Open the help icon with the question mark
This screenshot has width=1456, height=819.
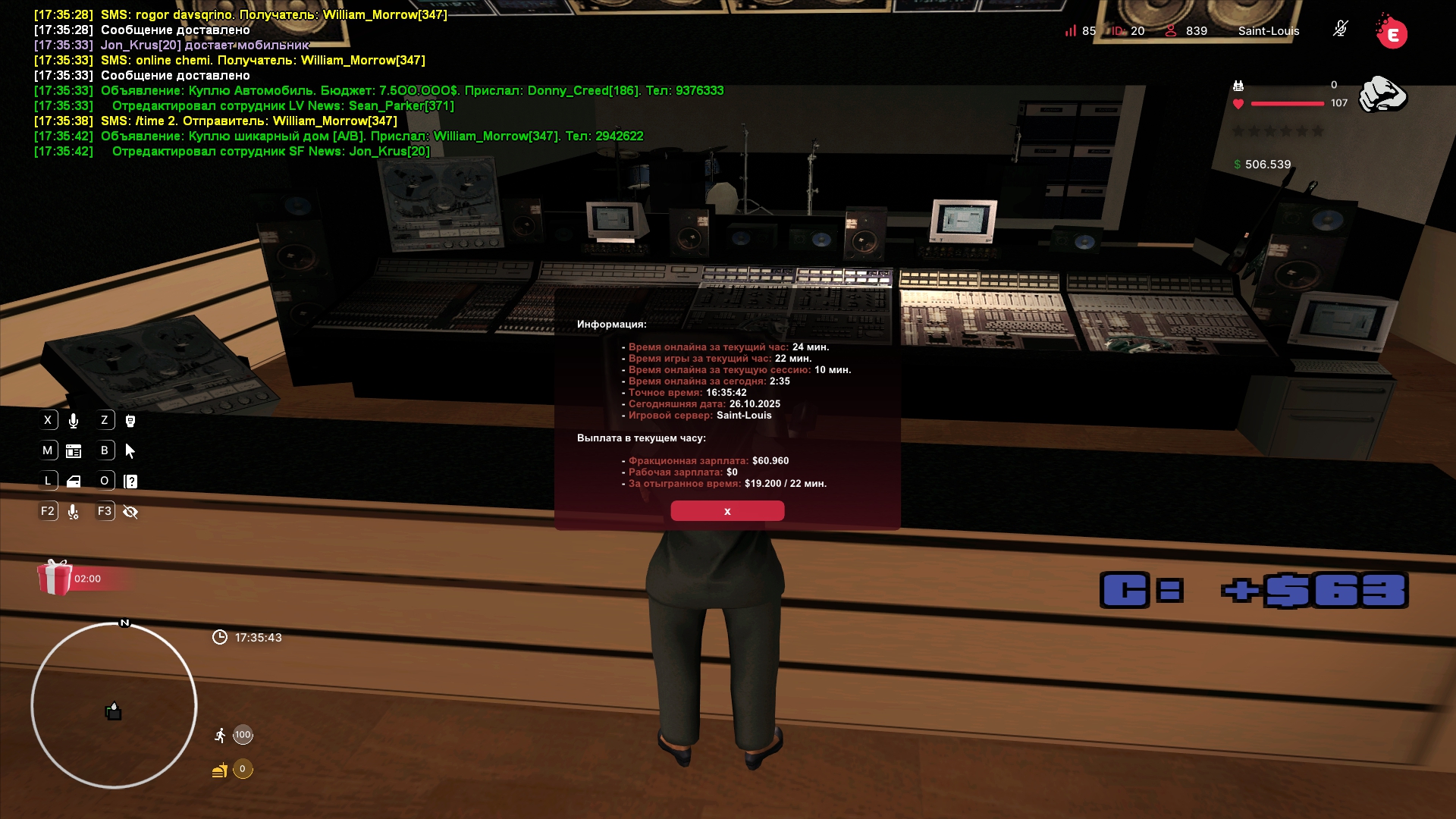click(x=130, y=482)
